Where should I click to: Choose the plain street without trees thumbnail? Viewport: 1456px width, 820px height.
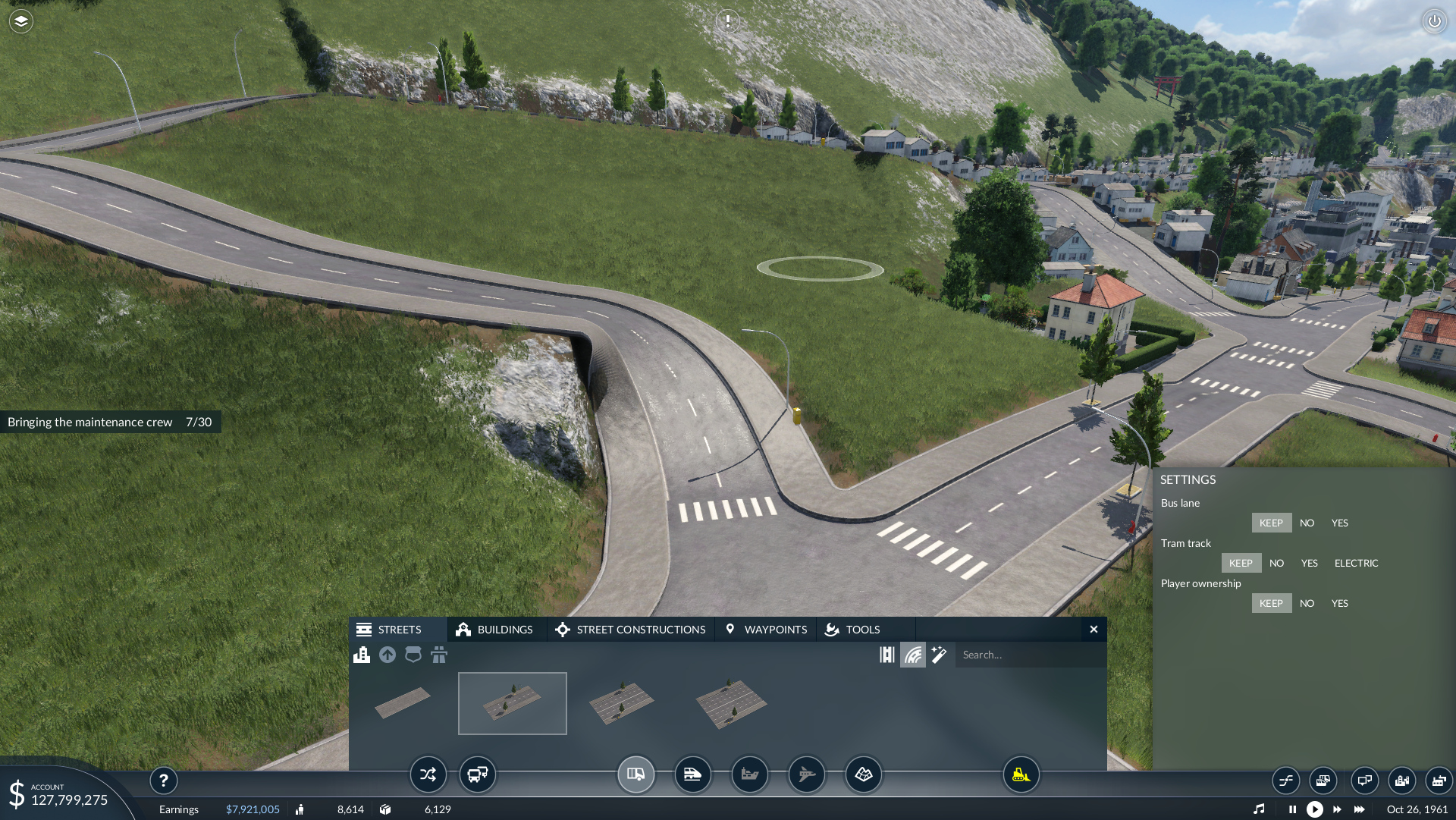coord(403,702)
